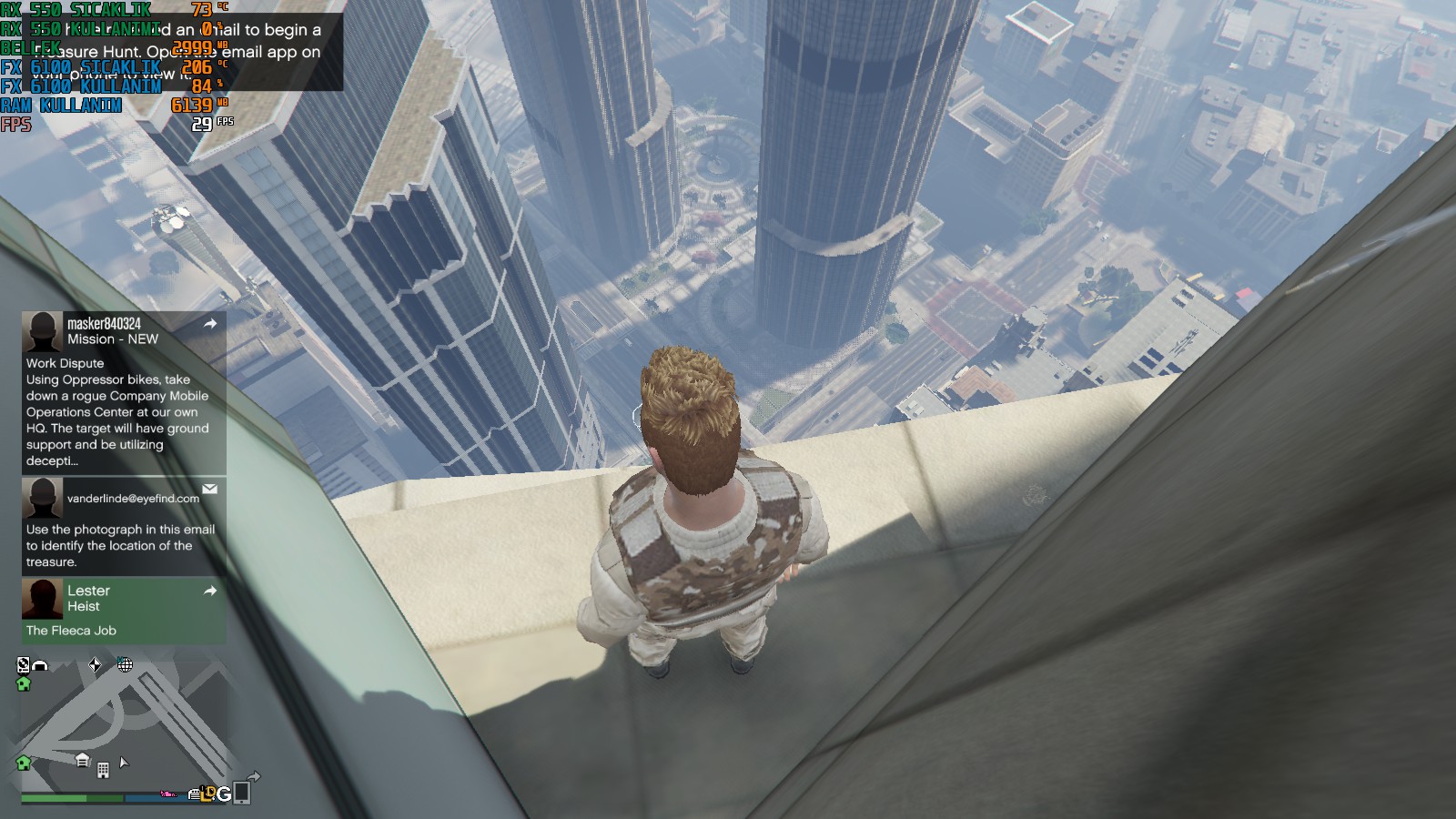Click the white player arrow on the minimap

coord(124,762)
